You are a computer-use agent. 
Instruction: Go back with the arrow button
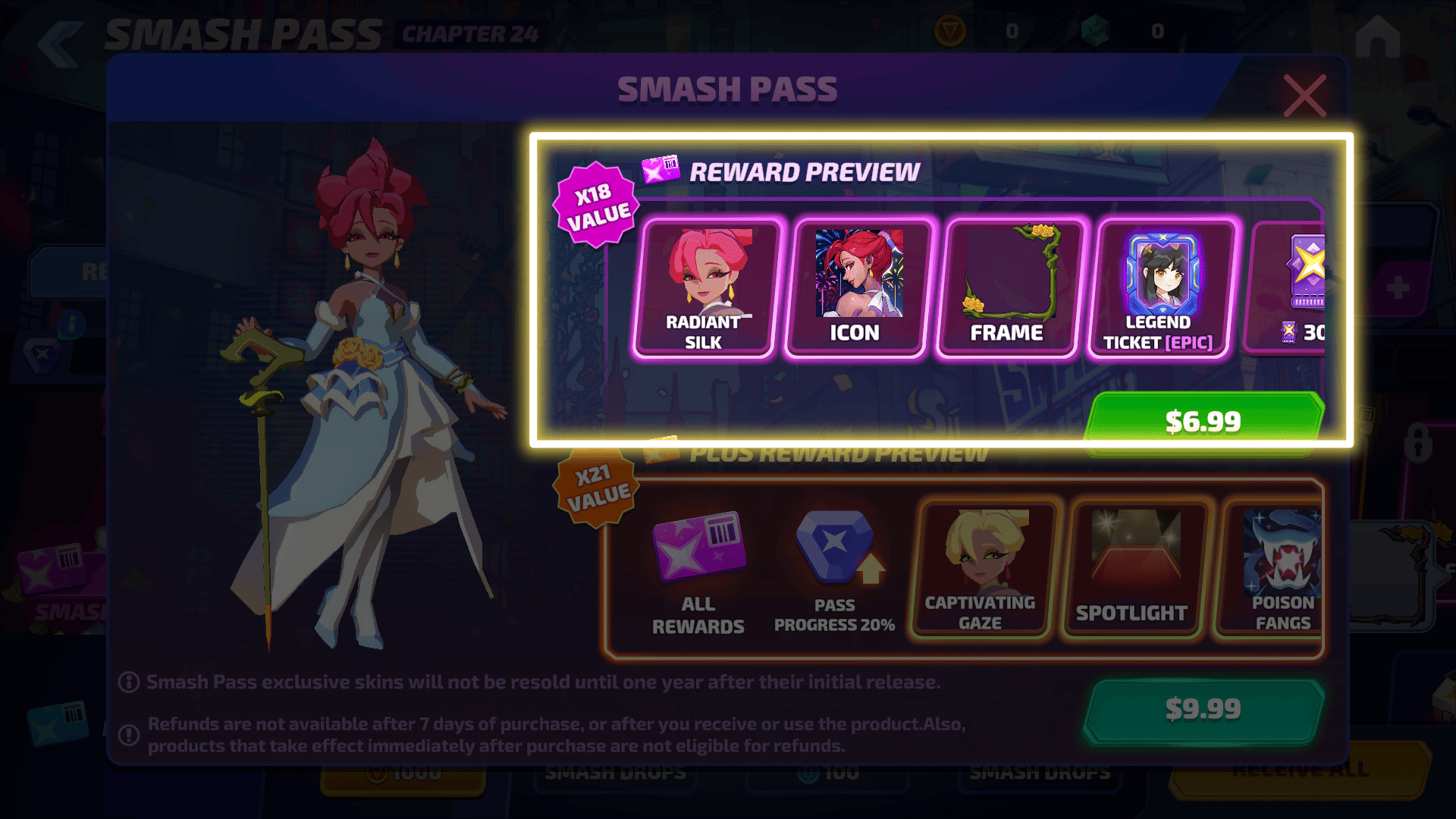click(61, 43)
